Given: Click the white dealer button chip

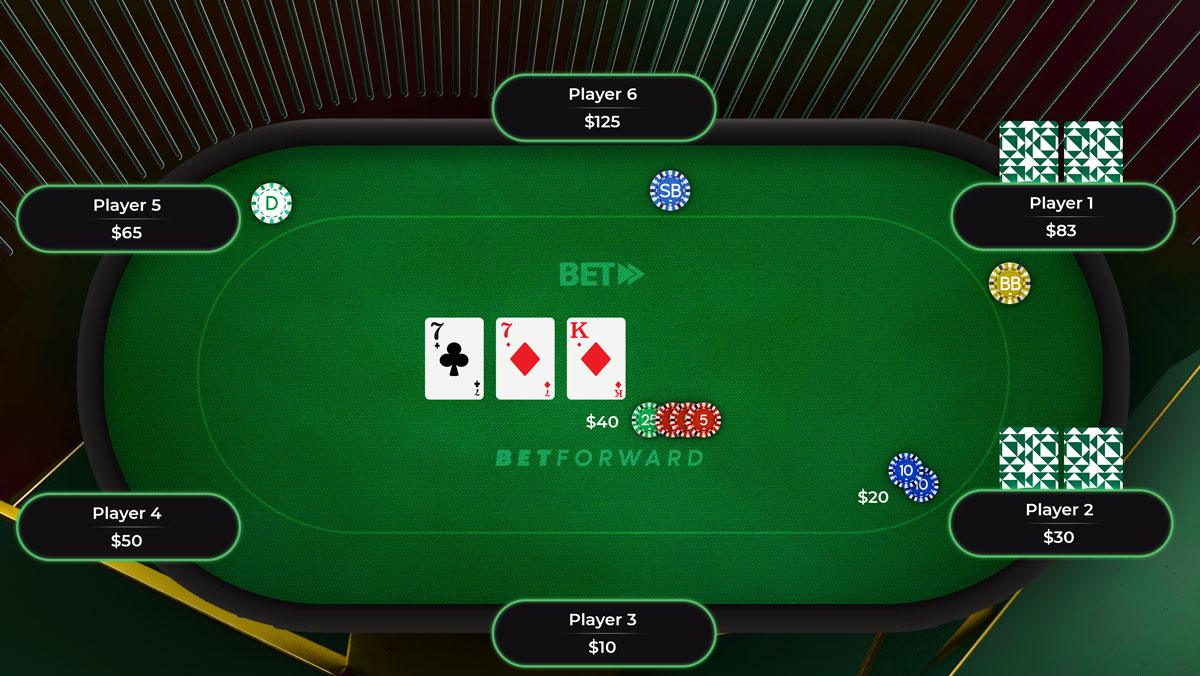Looking at the screenshot, I should (x=271, y=204).
